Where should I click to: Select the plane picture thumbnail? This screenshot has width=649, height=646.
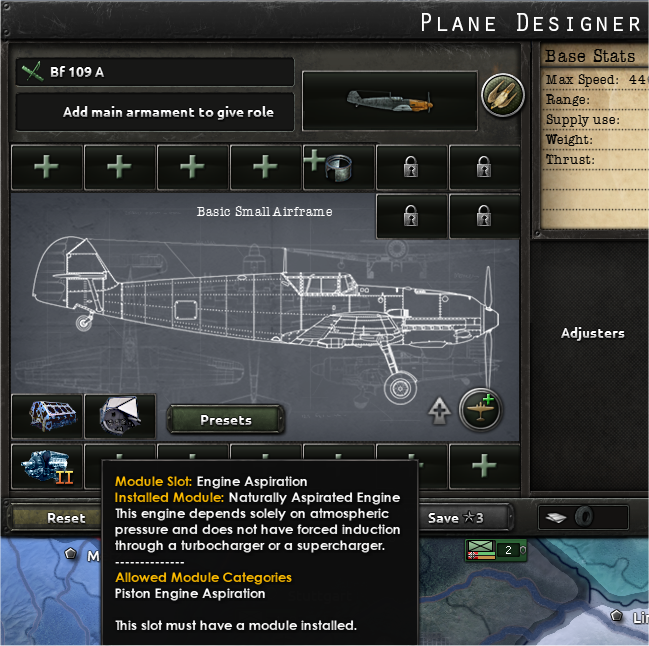tap(389, 100)
